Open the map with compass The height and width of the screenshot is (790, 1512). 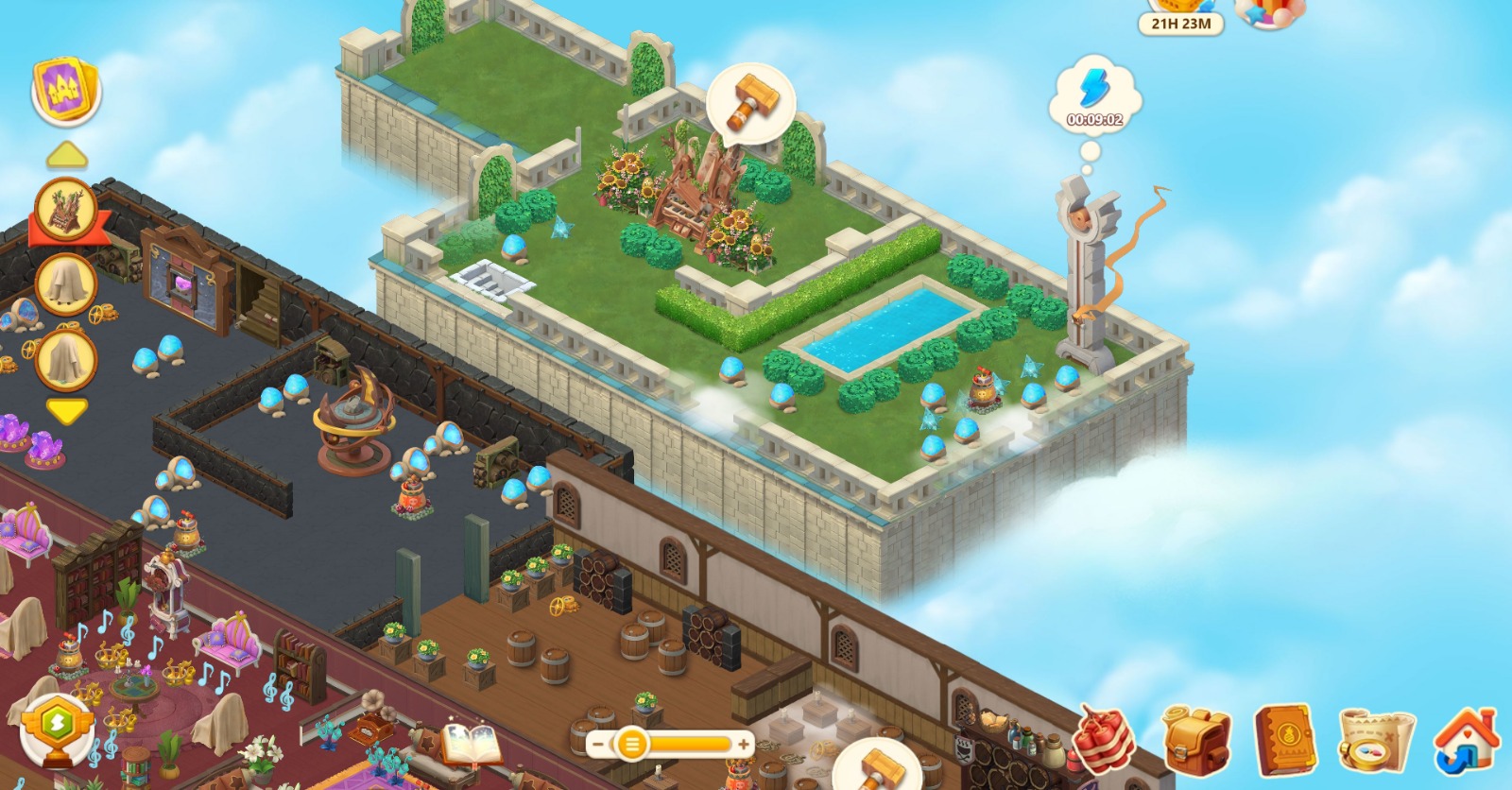coord(1376,741)
